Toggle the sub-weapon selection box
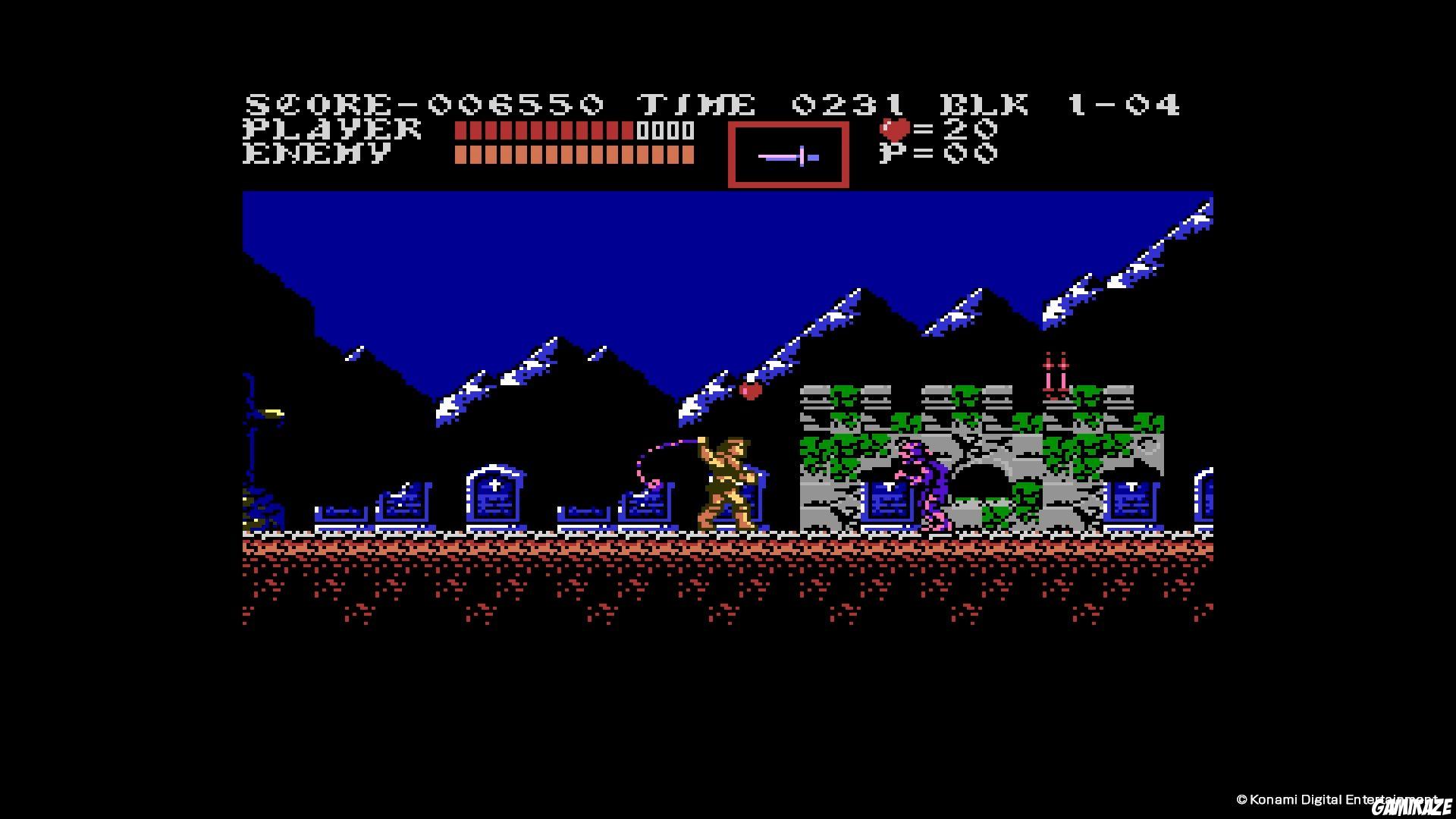This screenshot has height=819, width=1456. coord(787,155)
